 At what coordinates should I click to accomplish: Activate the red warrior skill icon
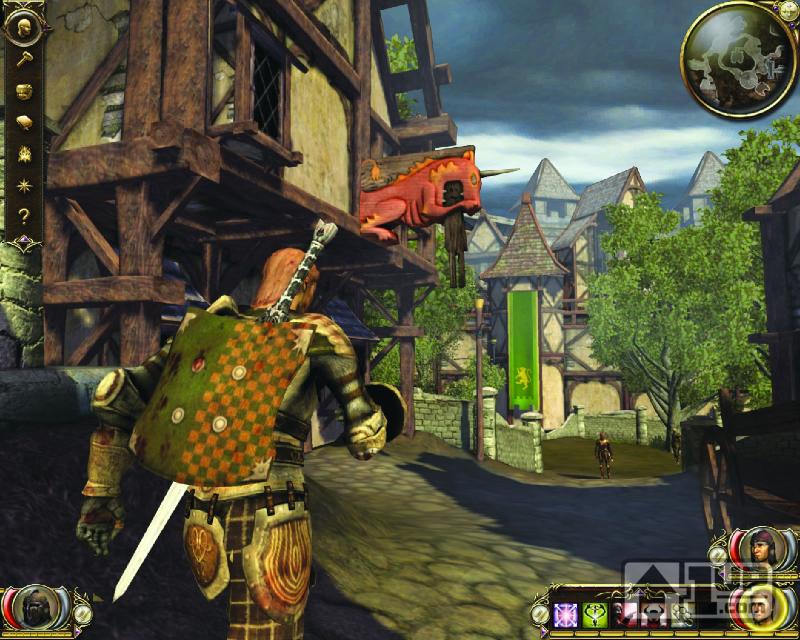[x=627, y=614]
